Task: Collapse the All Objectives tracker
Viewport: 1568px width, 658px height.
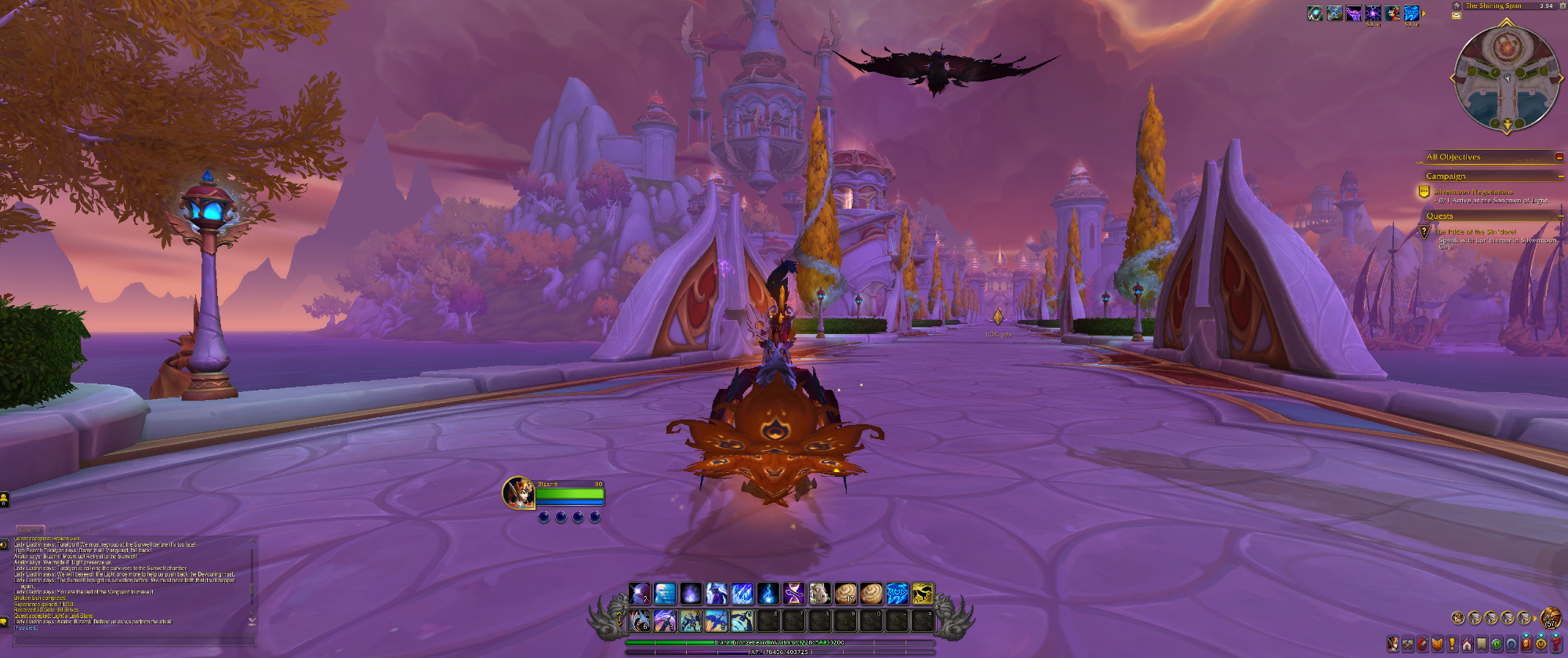Action: pyautogui.click(x=1559, y=157)
